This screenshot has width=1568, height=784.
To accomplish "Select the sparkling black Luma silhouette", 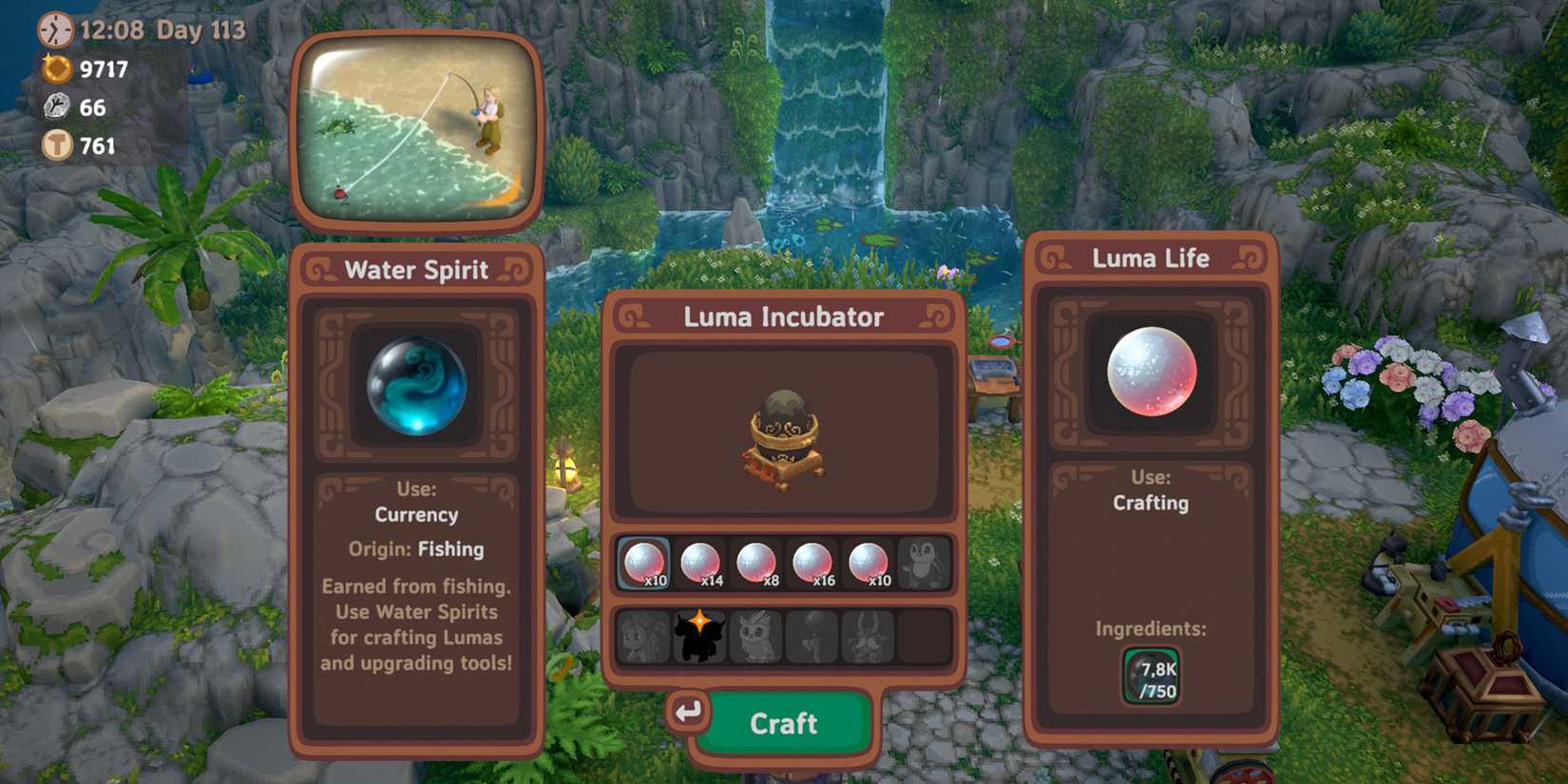I will pos(700,635).
